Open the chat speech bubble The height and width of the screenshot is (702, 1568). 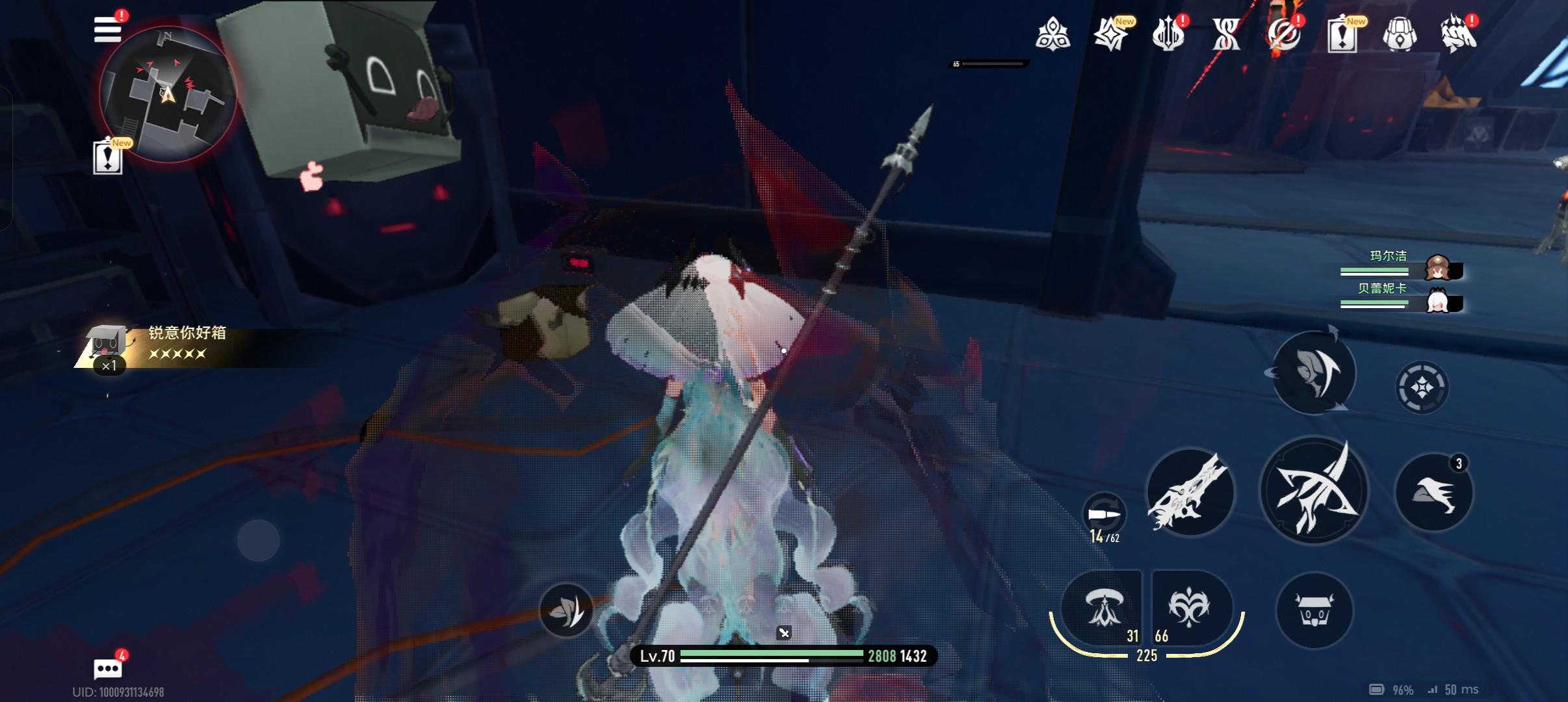(108, 668)
